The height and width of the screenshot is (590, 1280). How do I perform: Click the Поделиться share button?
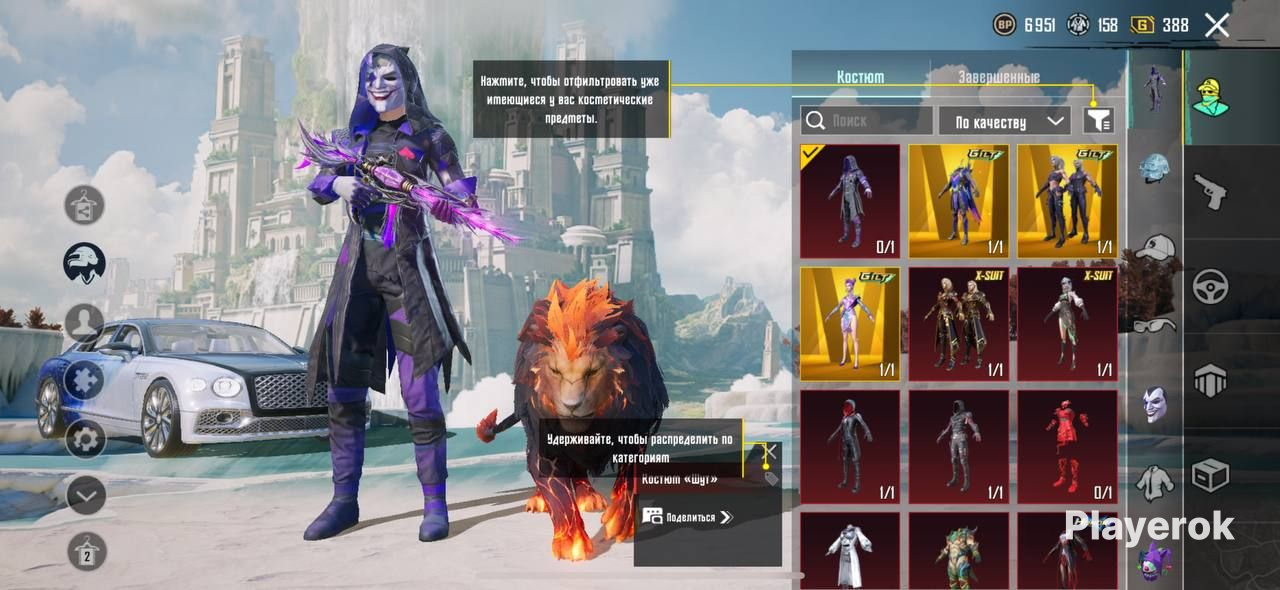click(688, 517)
